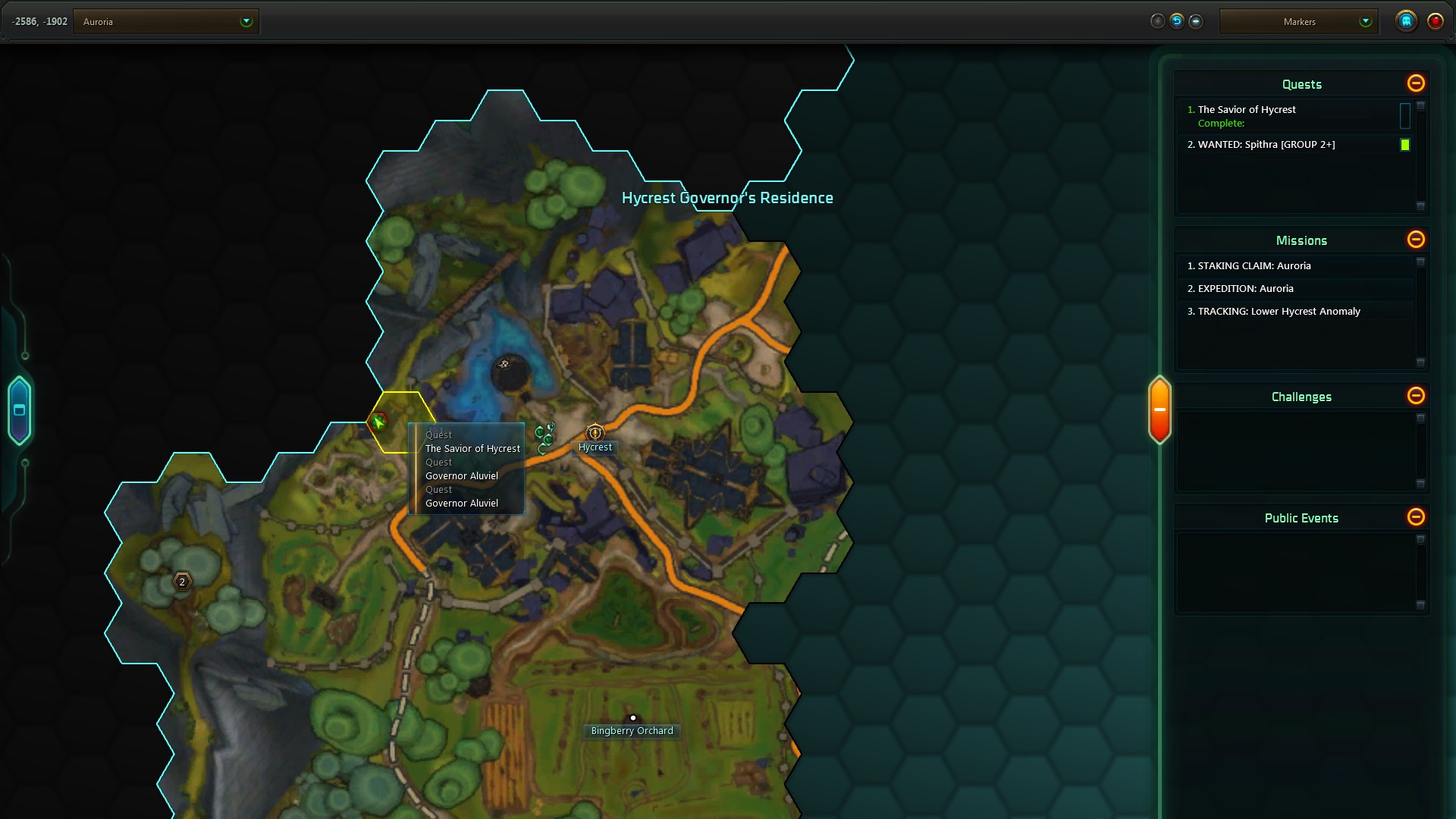
Task: Click the Bingberry Orchard map label
Action: point(632,731)
